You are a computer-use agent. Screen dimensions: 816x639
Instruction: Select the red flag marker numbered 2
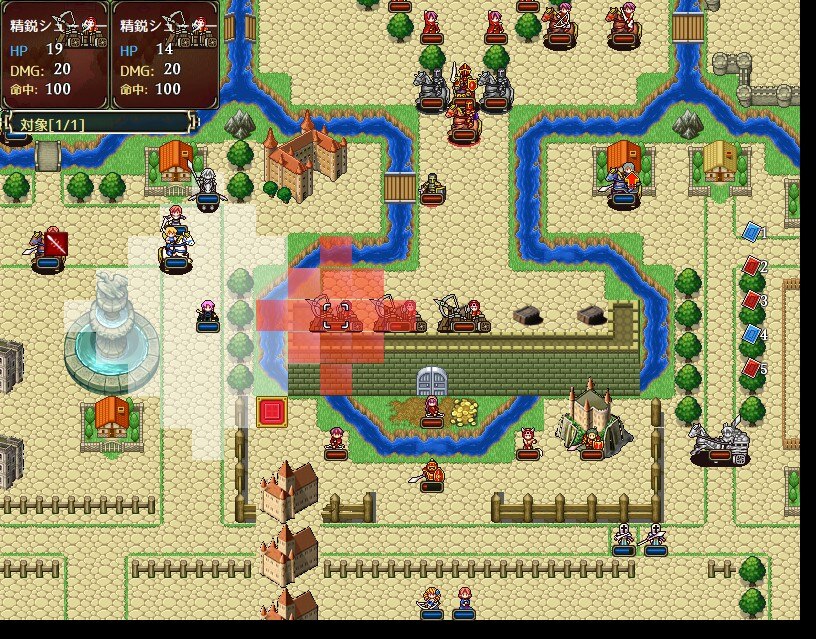click(x=752, y=266)
